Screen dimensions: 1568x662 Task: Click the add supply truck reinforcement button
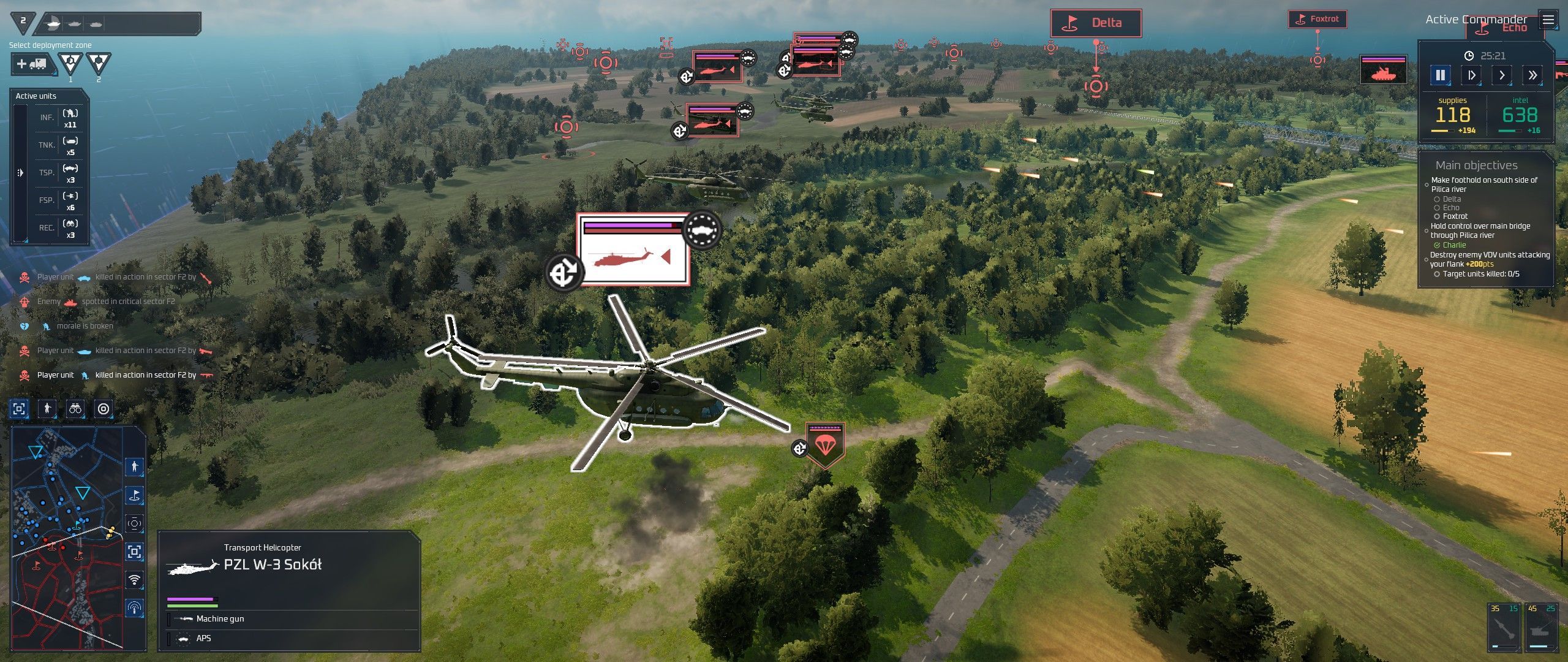click(x=32, y=64)
